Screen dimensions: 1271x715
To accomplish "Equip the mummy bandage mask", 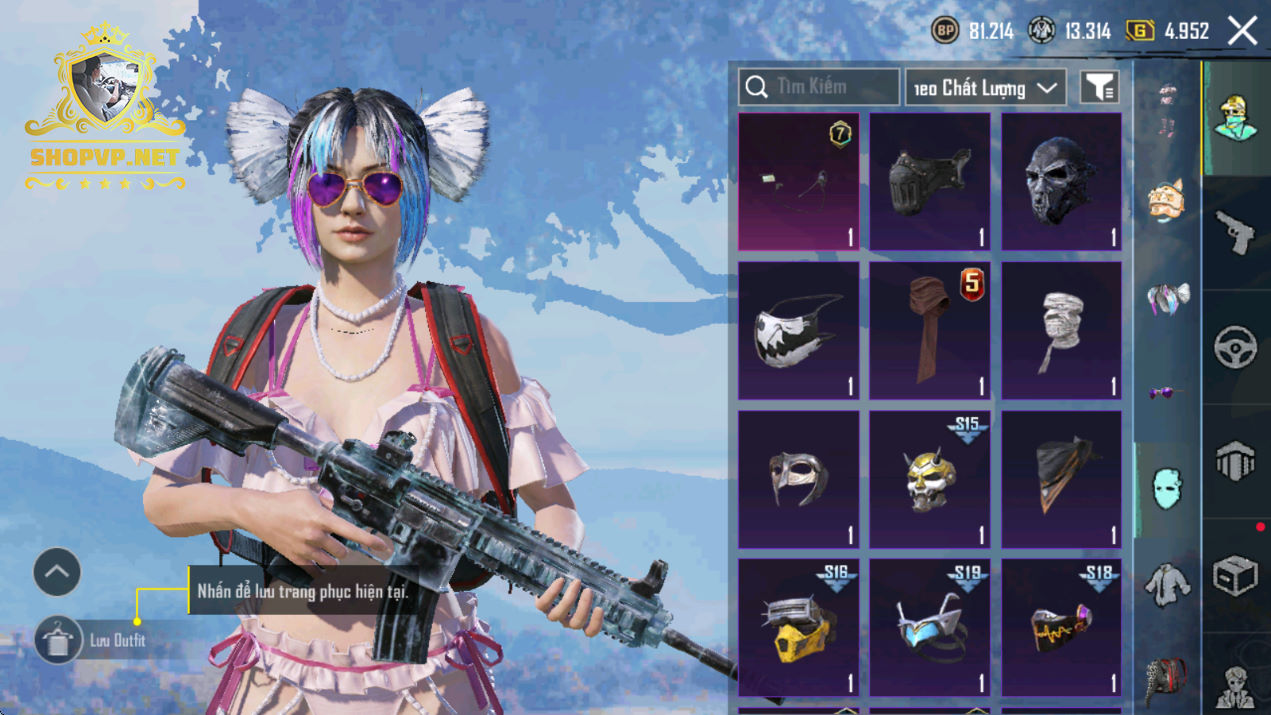I will coord(1061,330).
